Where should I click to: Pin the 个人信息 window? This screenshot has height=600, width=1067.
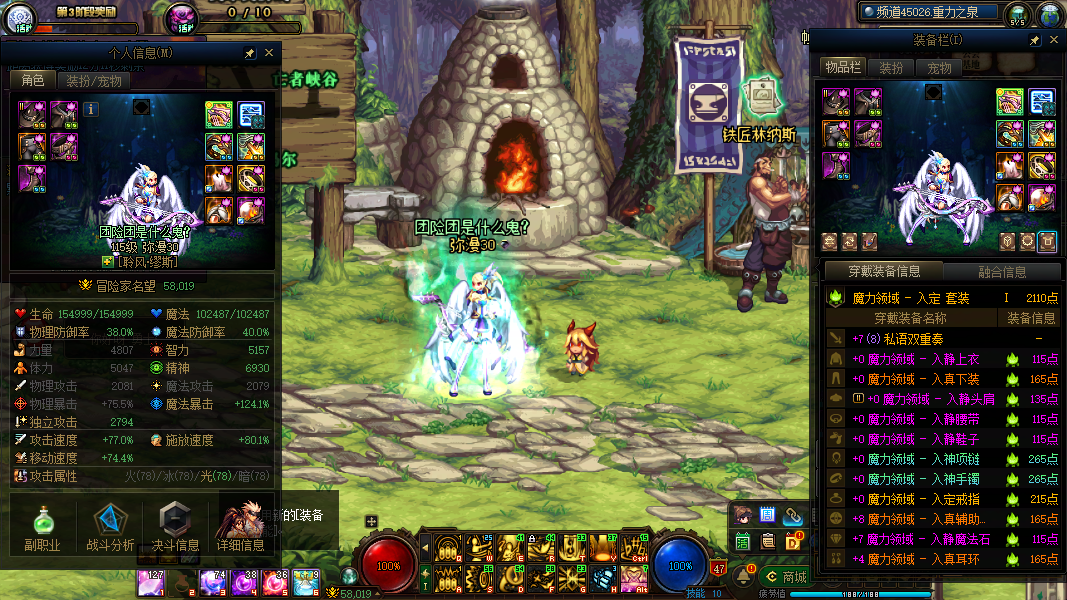click(250, 53)
